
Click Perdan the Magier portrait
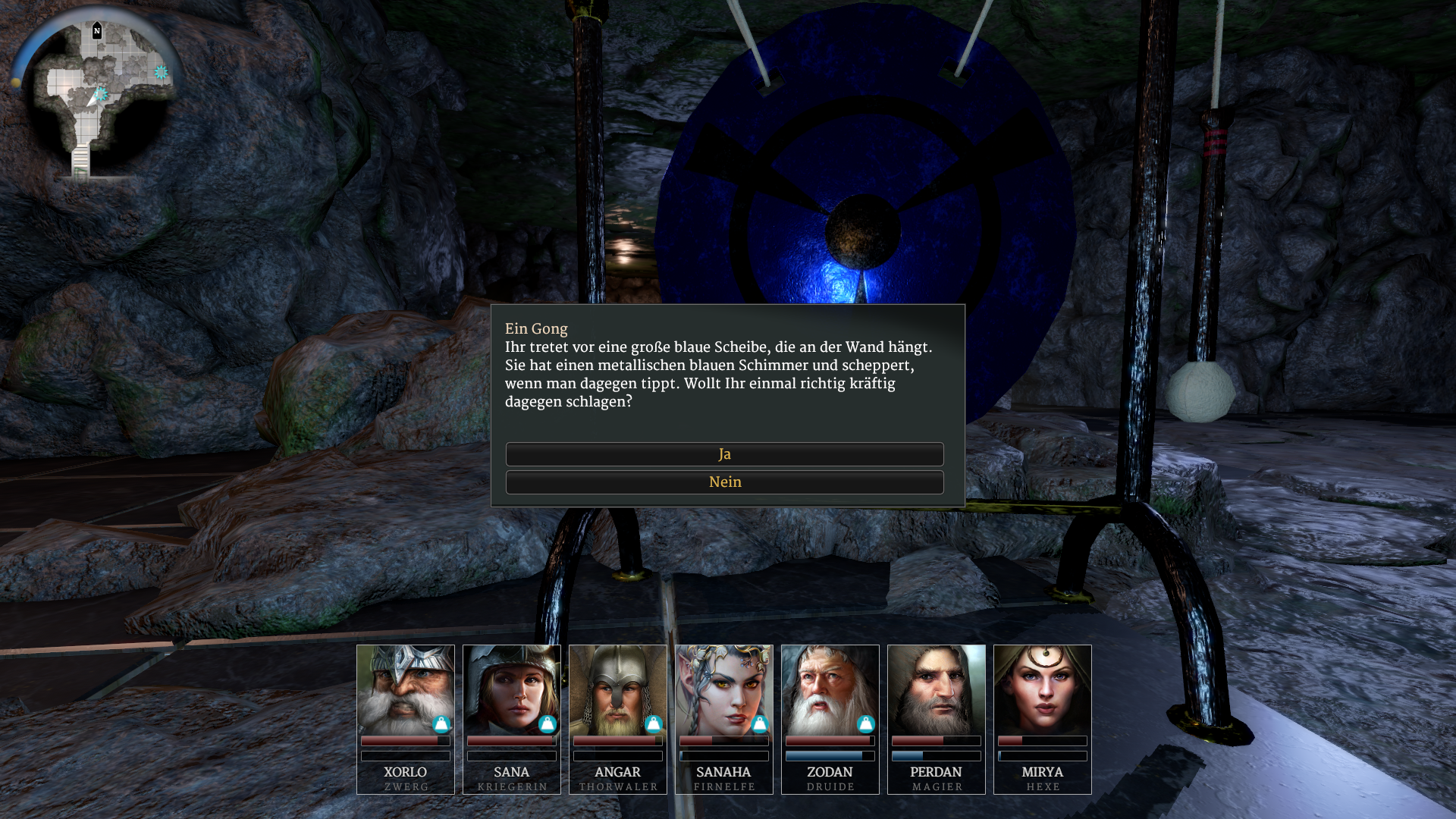[937, 690]
